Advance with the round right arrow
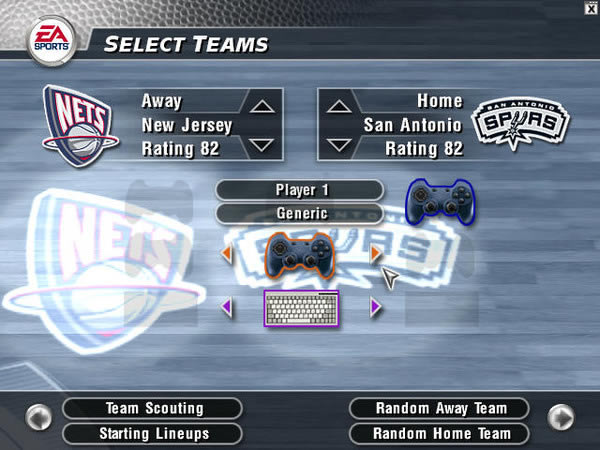 click(x=561, y=416)
